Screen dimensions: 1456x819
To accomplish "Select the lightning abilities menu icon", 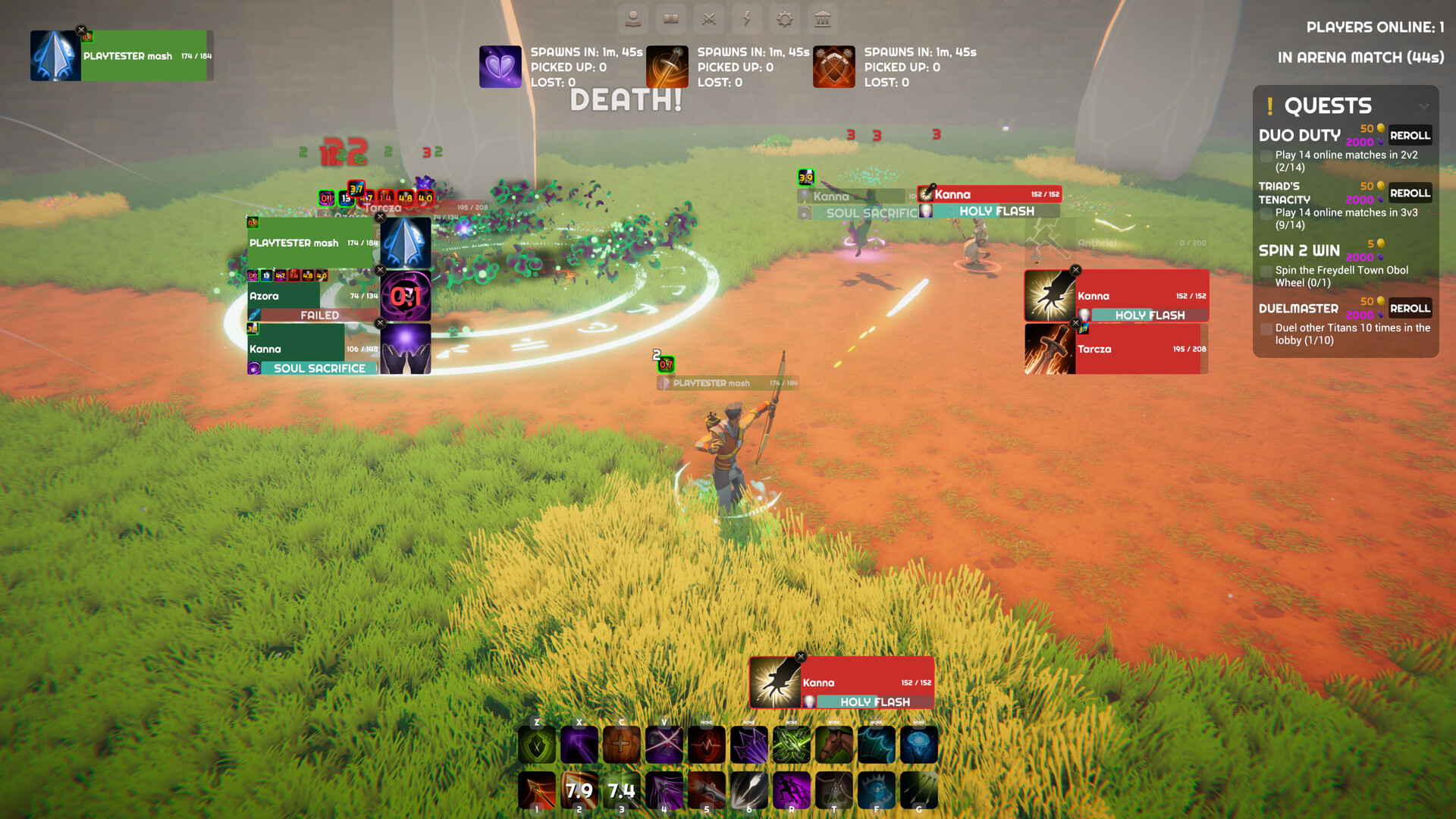I will point(747,20).
